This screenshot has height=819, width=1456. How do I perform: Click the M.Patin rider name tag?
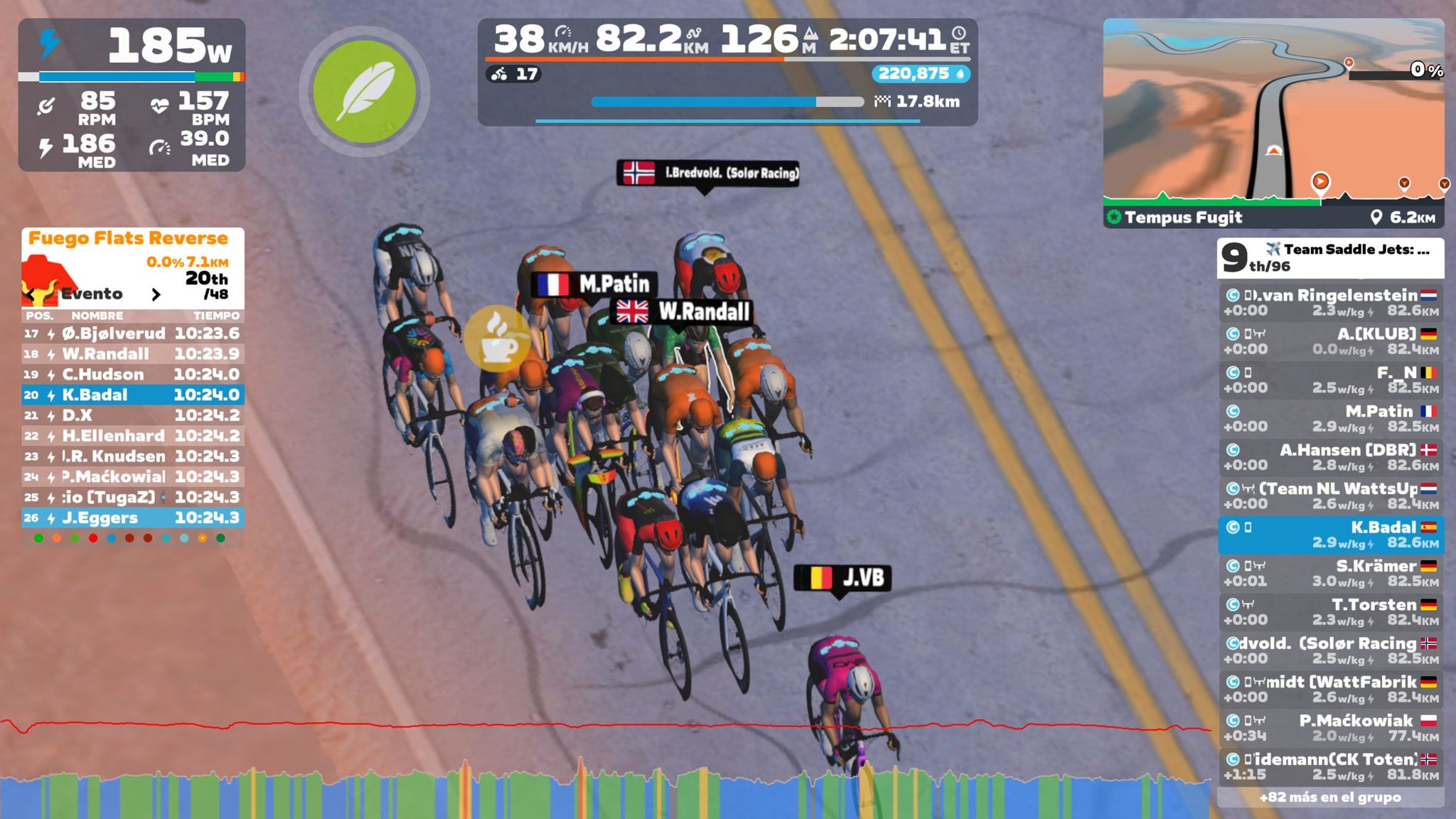coord(594,284)
